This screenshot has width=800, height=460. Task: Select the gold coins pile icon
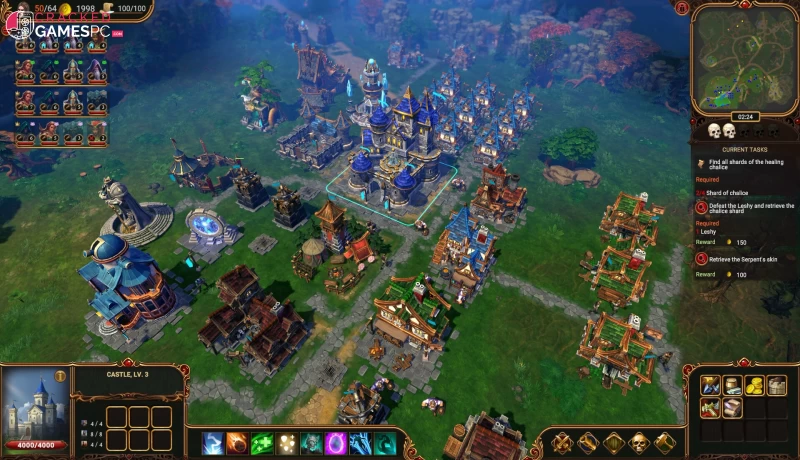click(753, 386)
